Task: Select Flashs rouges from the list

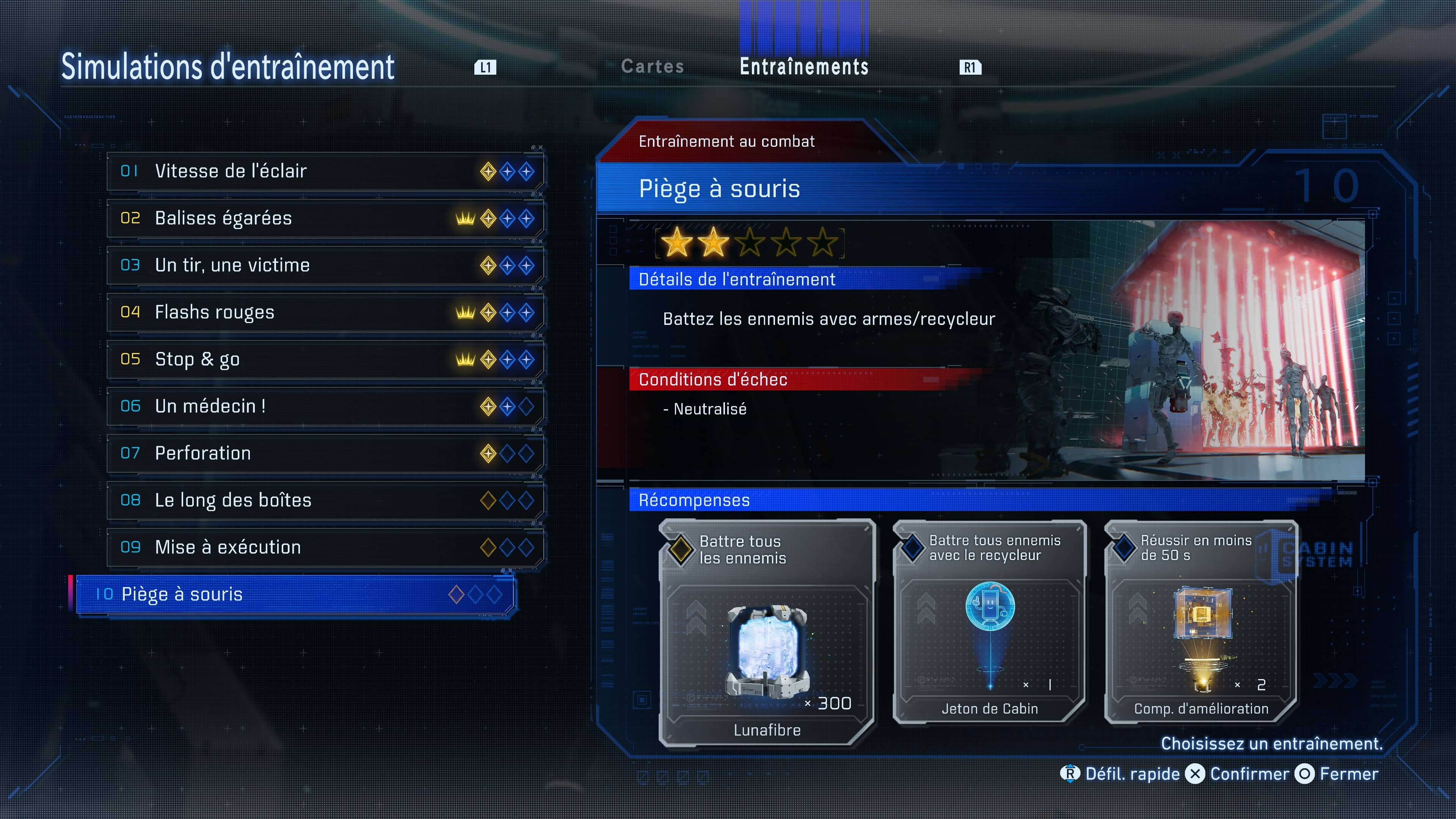Action: (325, 312)
